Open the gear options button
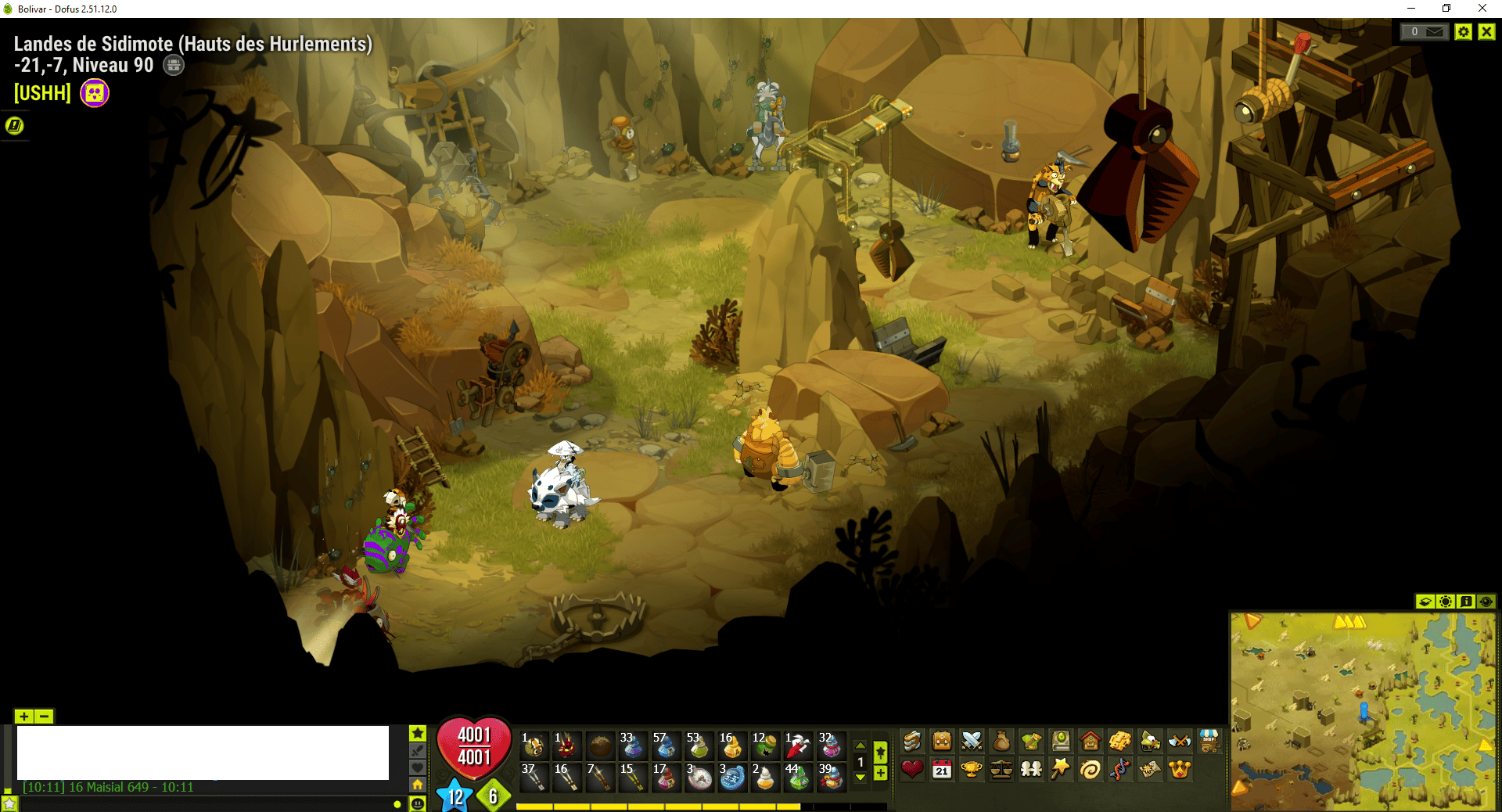Viewport: 1502px width, 812px height. (1464, 32)
